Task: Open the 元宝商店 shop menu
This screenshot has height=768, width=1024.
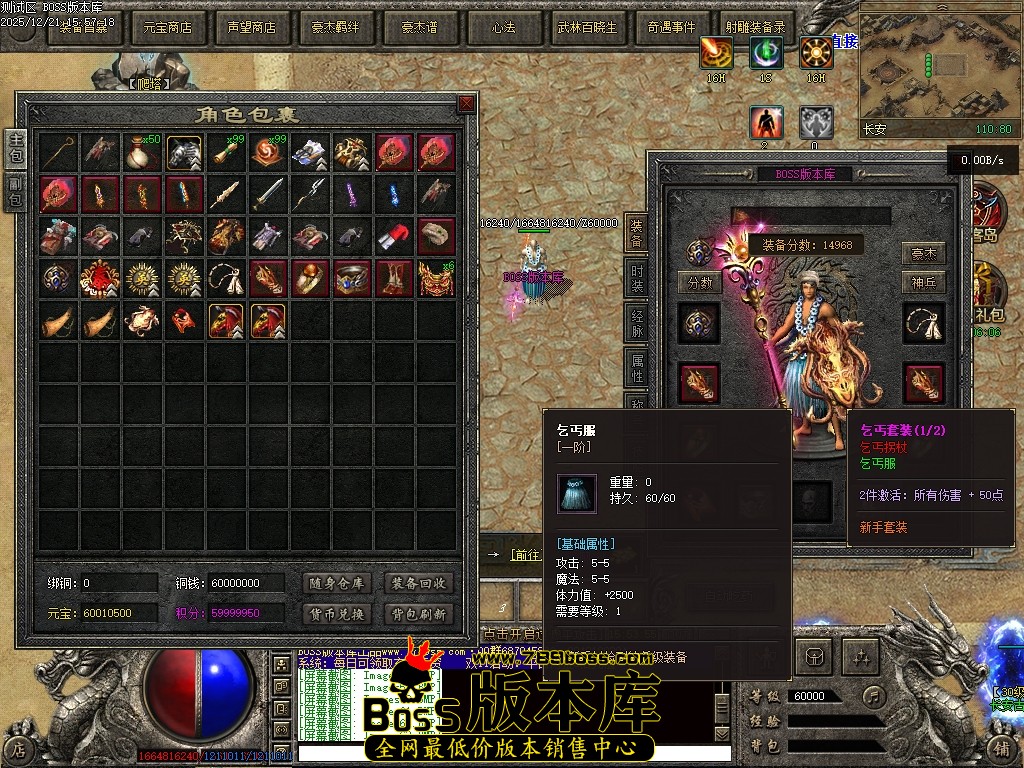Action: point(168,28)
